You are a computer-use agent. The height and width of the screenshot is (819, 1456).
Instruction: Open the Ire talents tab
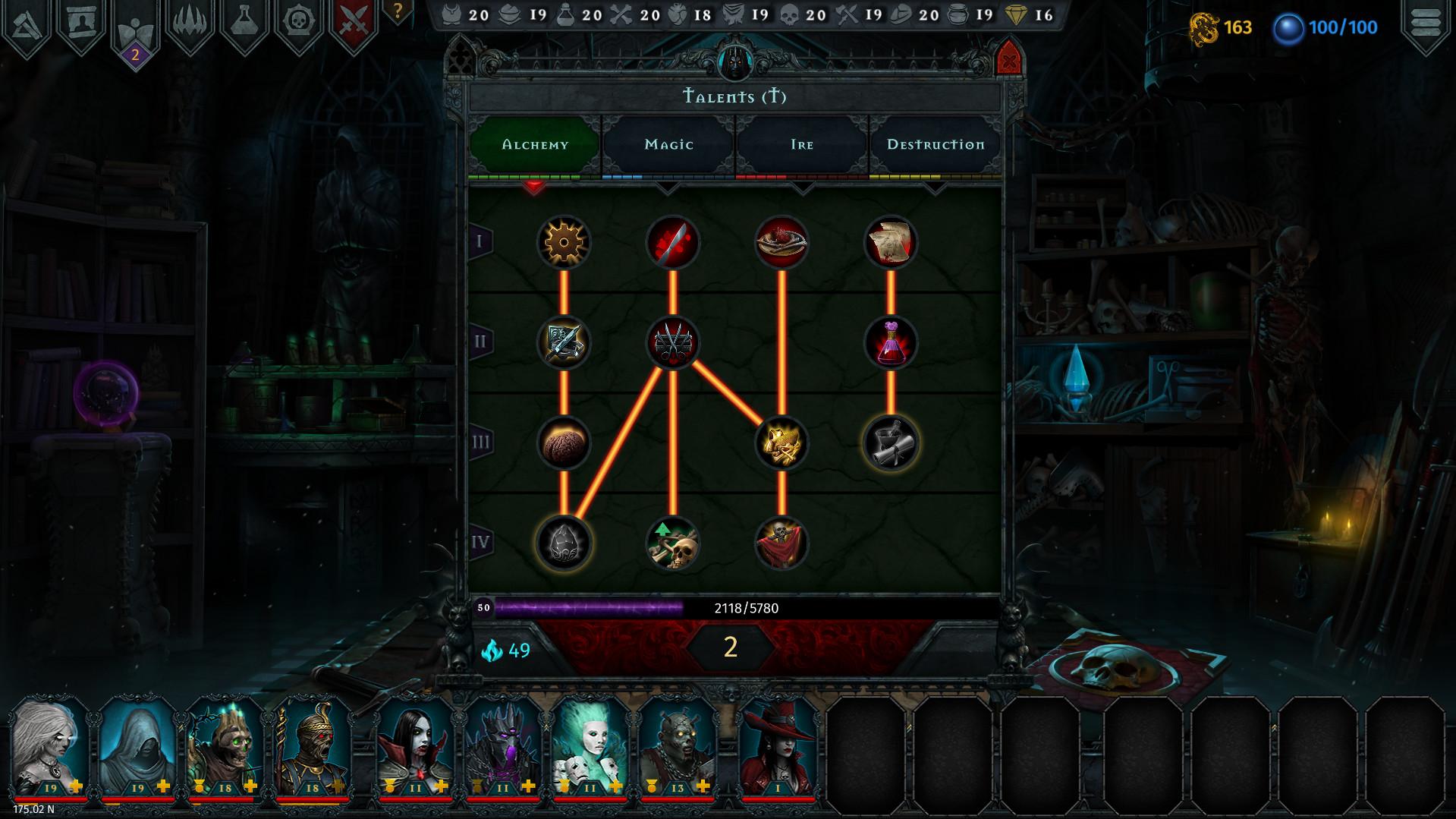[802, 144]
